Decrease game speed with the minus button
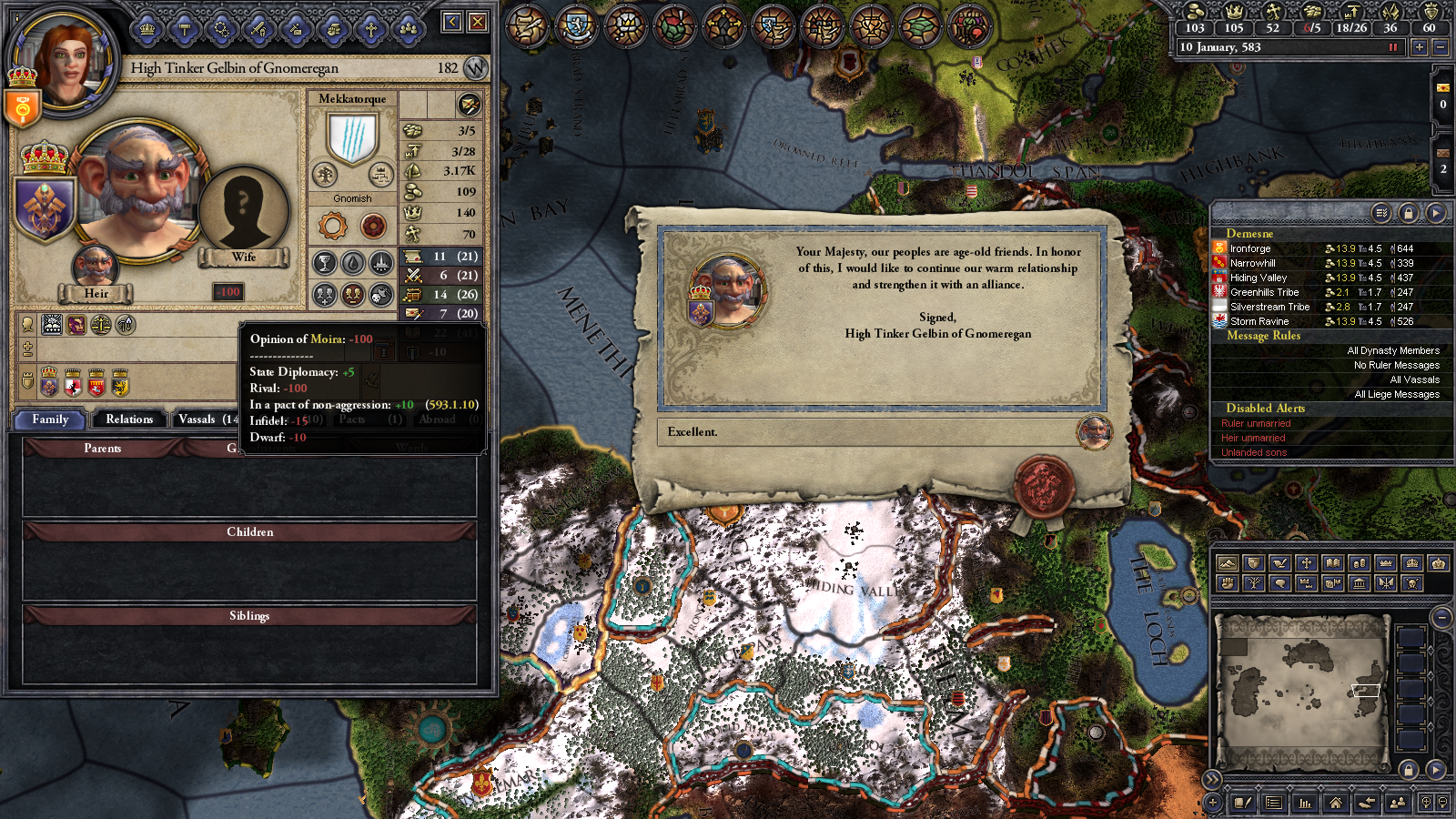Viewport: 1456px width, 819px height. click(1440, 47)
